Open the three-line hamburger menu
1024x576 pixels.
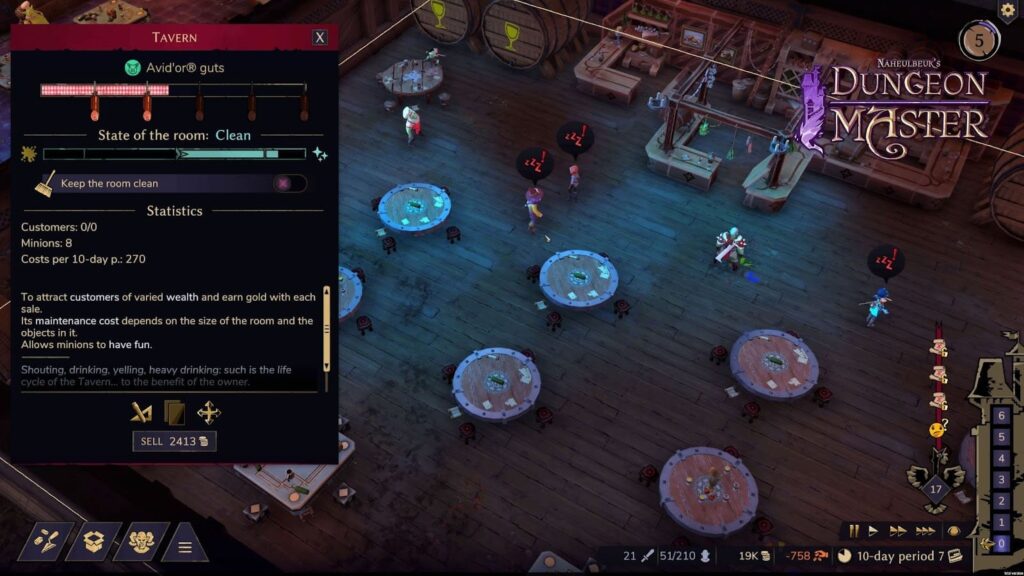pos(185,546)
